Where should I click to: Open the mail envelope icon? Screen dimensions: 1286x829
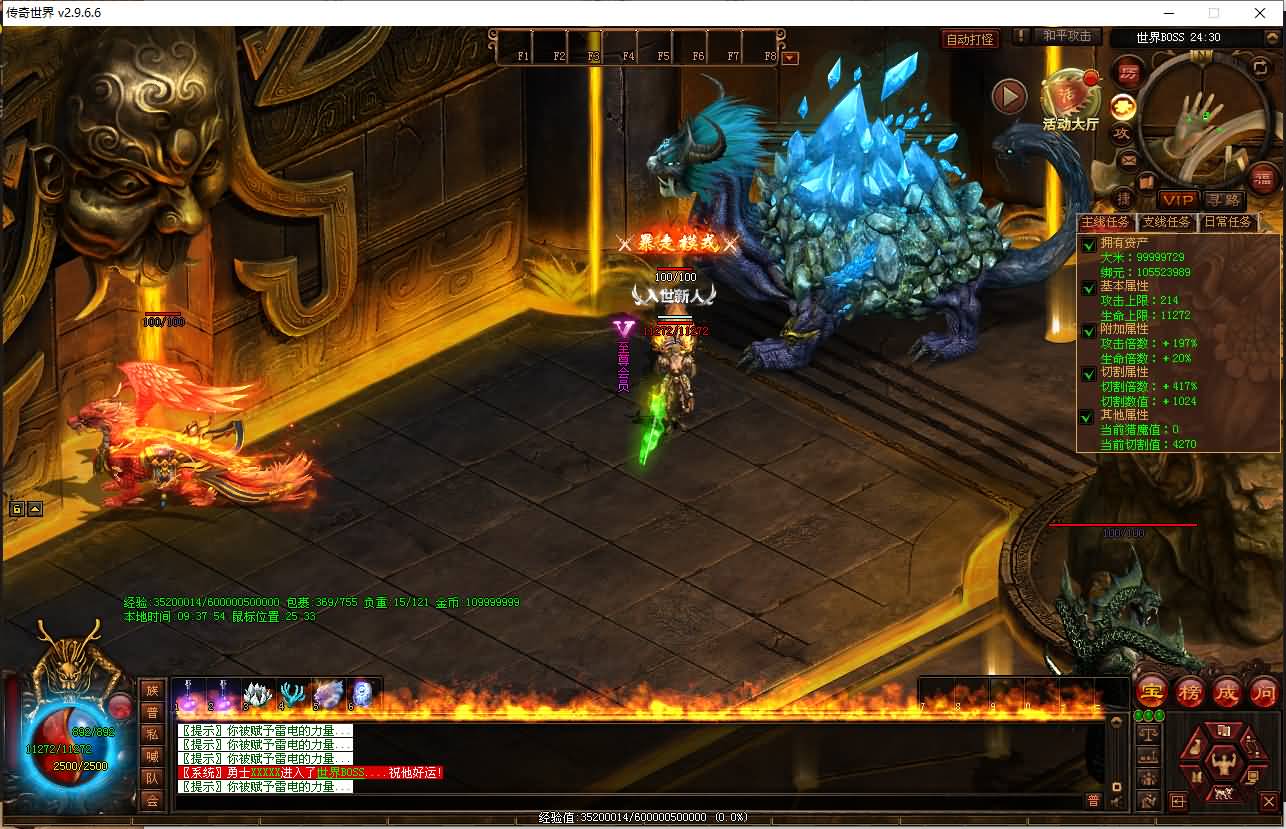[1128, 159]
